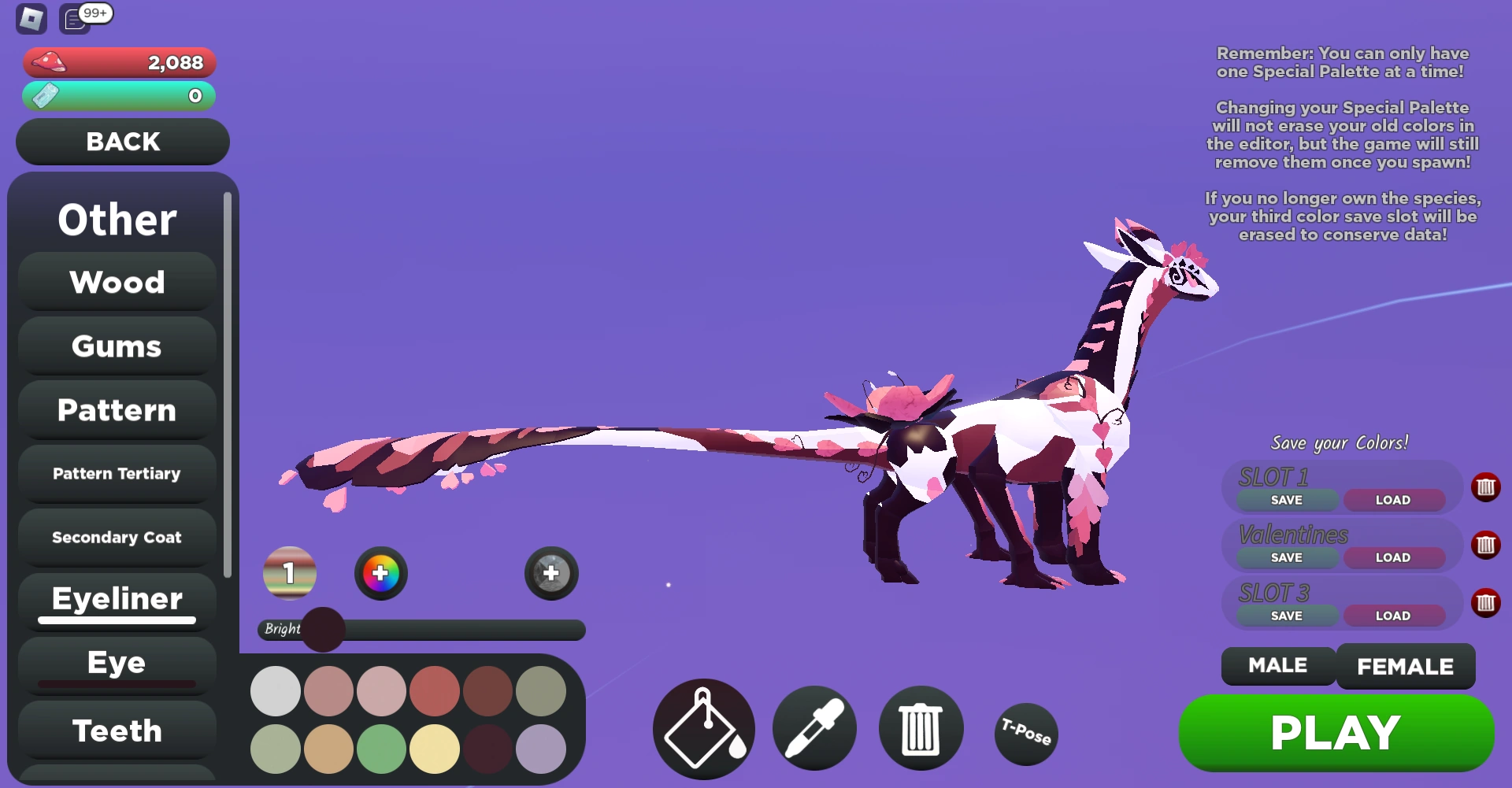Switch to MALE body type

1277,665
